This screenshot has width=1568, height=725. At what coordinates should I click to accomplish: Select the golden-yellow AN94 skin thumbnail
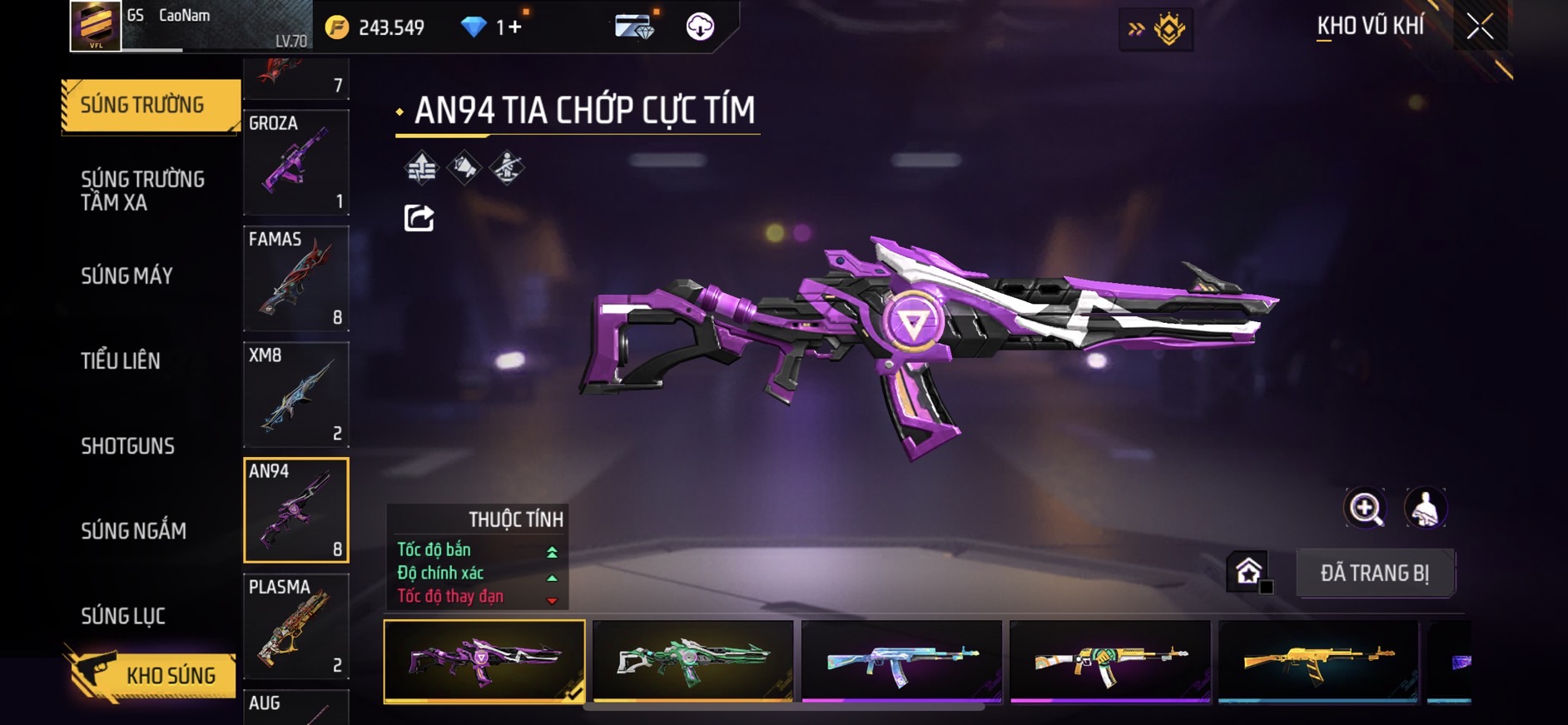[x=1317, y=661]
